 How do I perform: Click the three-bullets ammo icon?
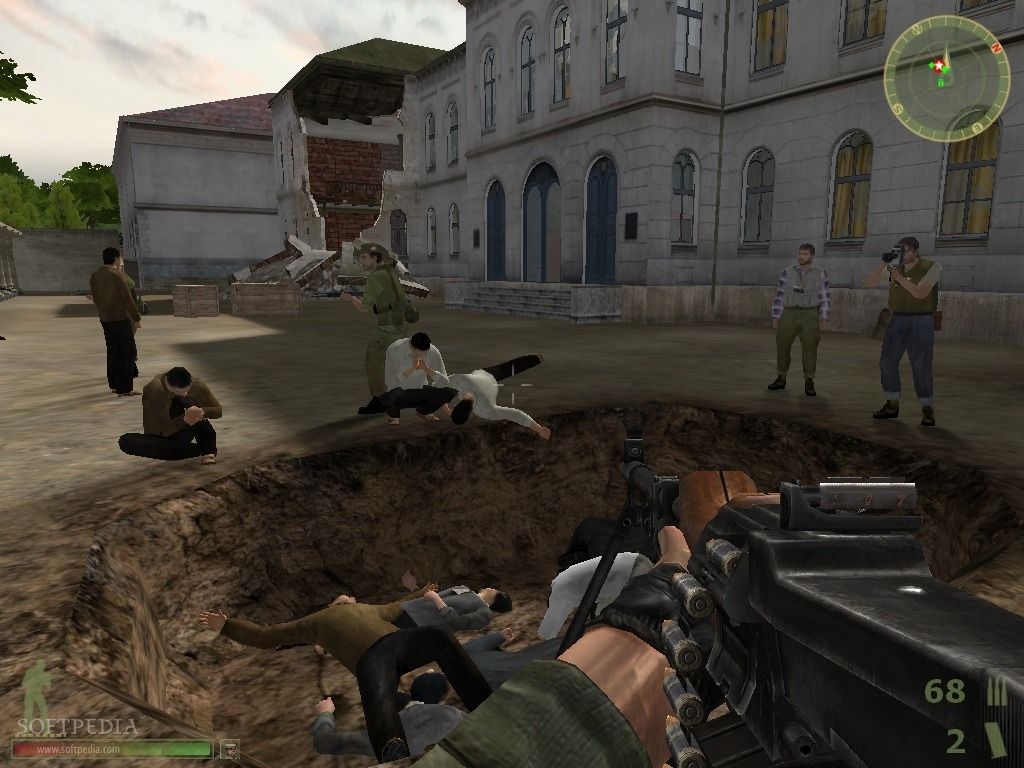tap(995, 691)
